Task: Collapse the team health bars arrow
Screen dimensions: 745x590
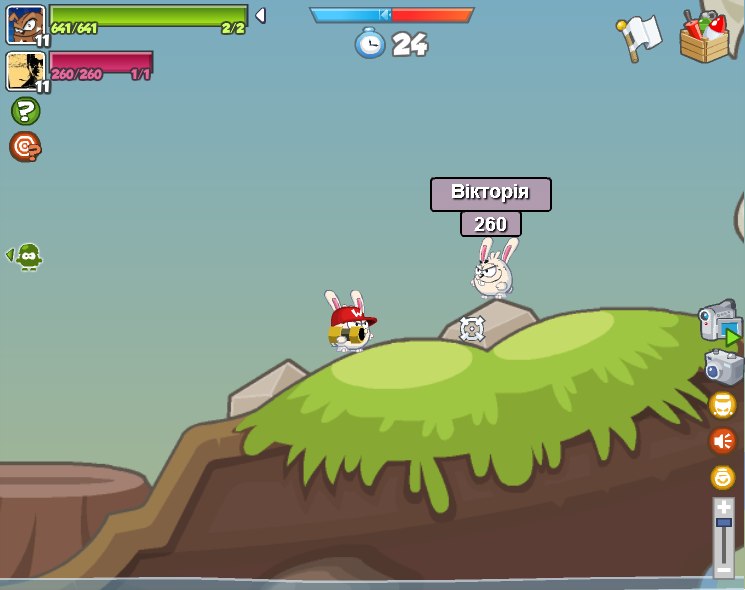Action: [x=260, y=15]
